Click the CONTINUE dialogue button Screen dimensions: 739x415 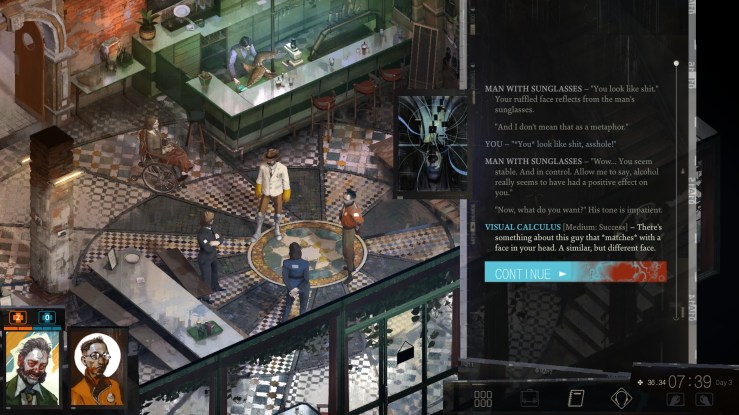[574, 272]
